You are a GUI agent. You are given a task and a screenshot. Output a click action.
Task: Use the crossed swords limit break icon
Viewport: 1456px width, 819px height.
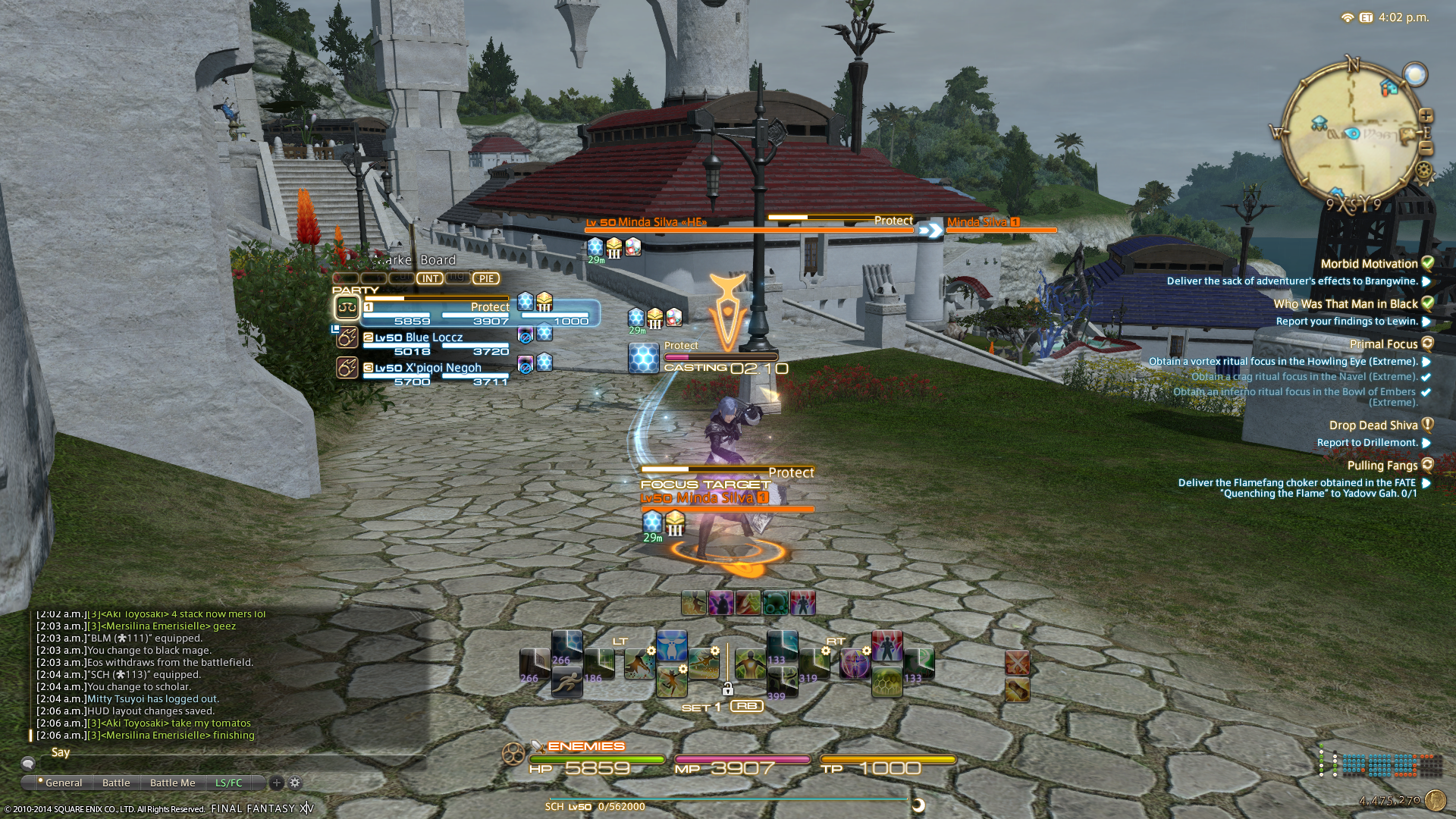1017,663
